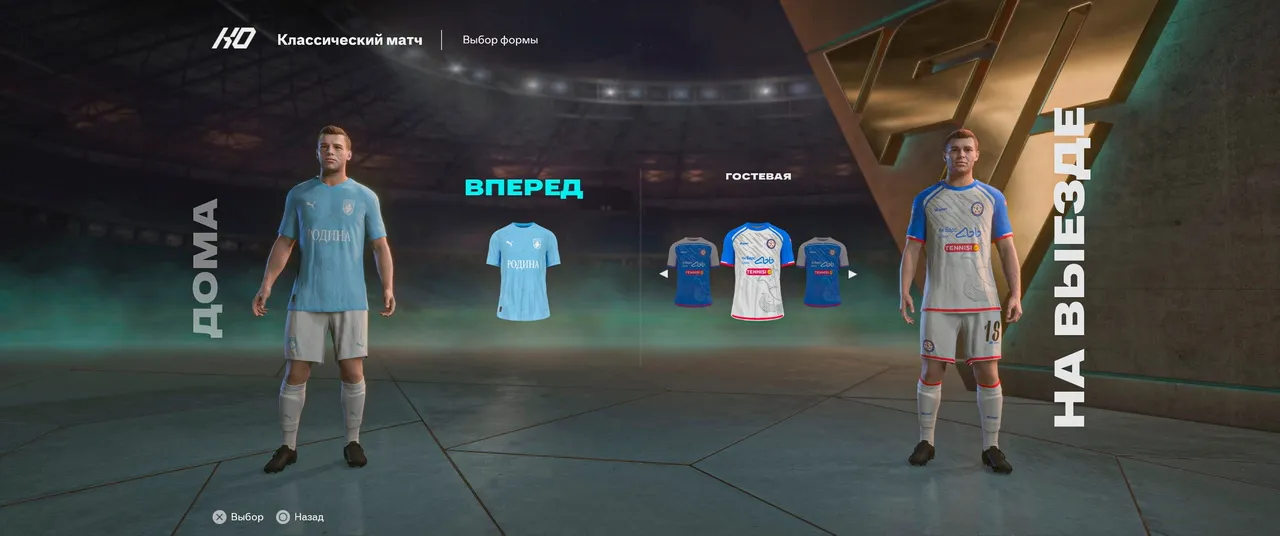Choose the white away kit with blue sleeves

757,271
